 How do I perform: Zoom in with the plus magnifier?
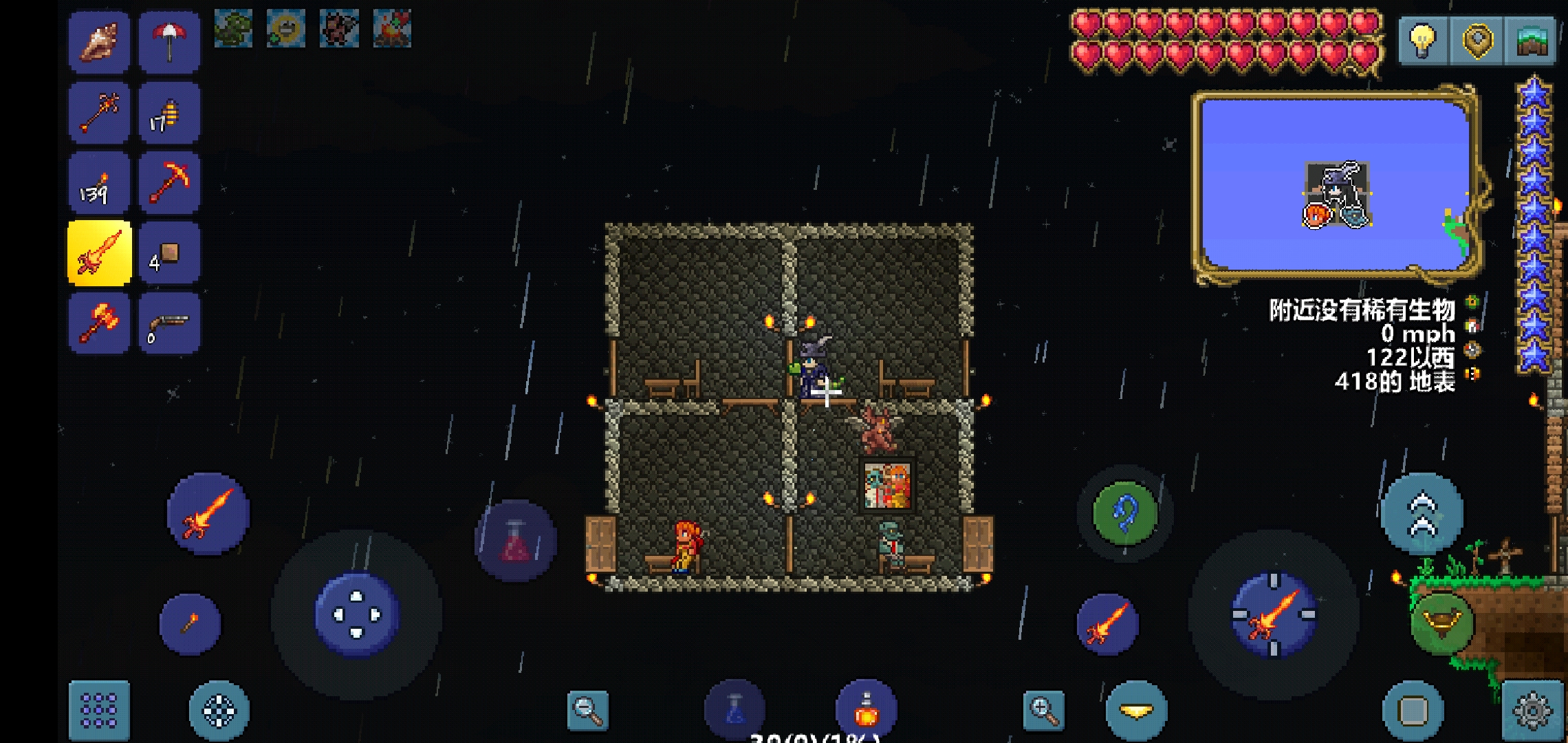tap(1044, 710)
